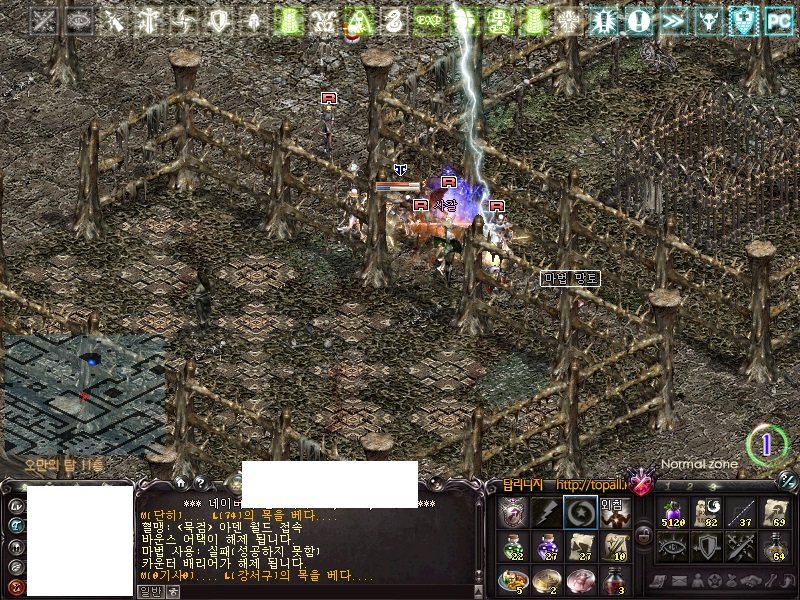Image resolution: width=800 pixels, height=600 pixels.
Task: Click the double-arrow haste buff icon
Action: (675, 19)
